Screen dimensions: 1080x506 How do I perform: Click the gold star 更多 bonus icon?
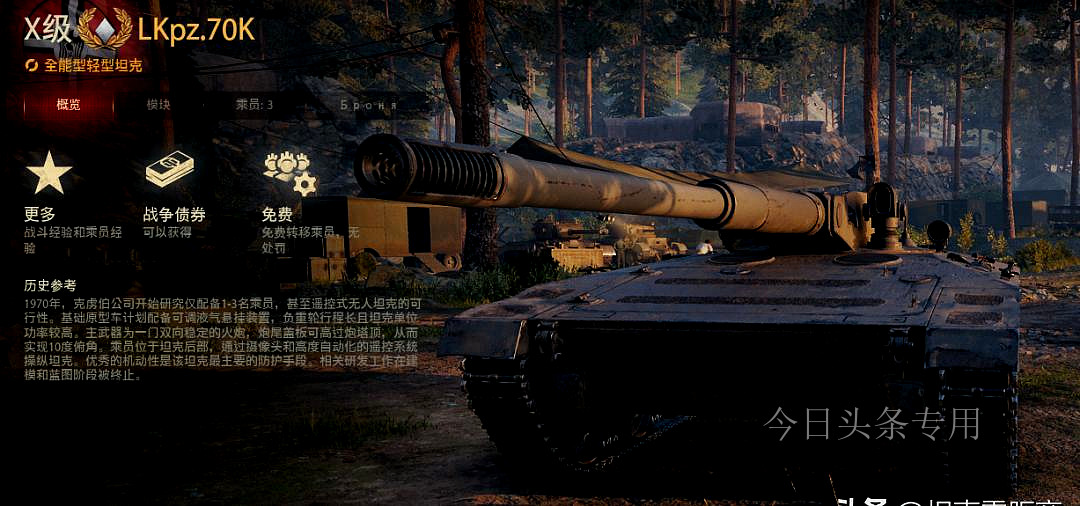point(49,172)
